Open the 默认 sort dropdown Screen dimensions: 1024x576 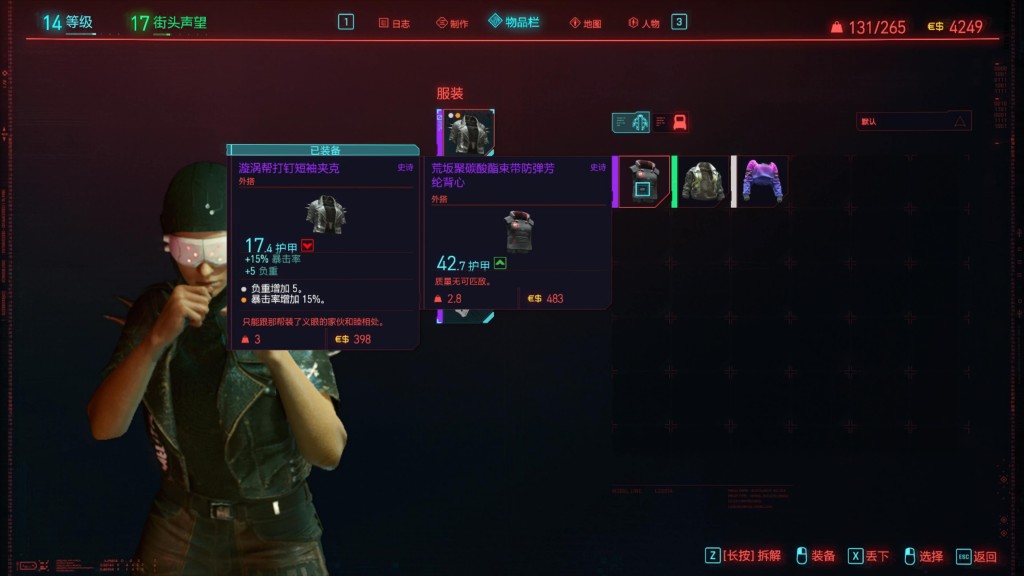click(913, 121)
